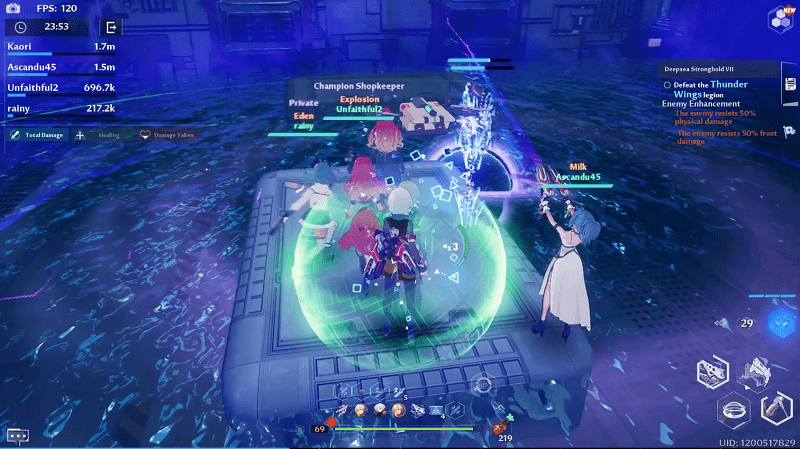View the Damage Taken tab
This screenshot has height=449, width=800.
point(166,134)
